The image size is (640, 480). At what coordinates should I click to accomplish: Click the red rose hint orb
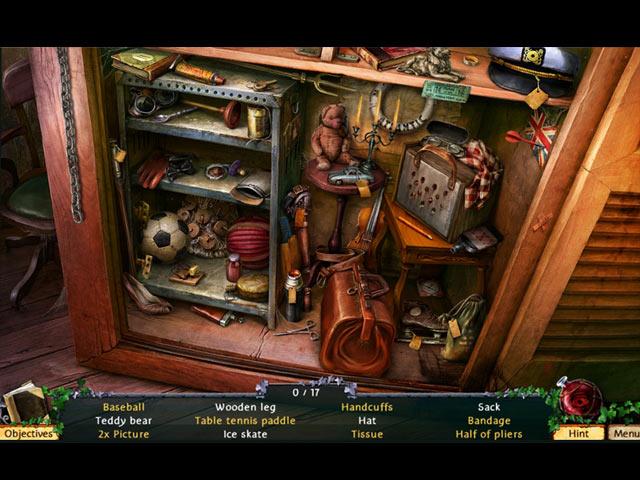579,399
